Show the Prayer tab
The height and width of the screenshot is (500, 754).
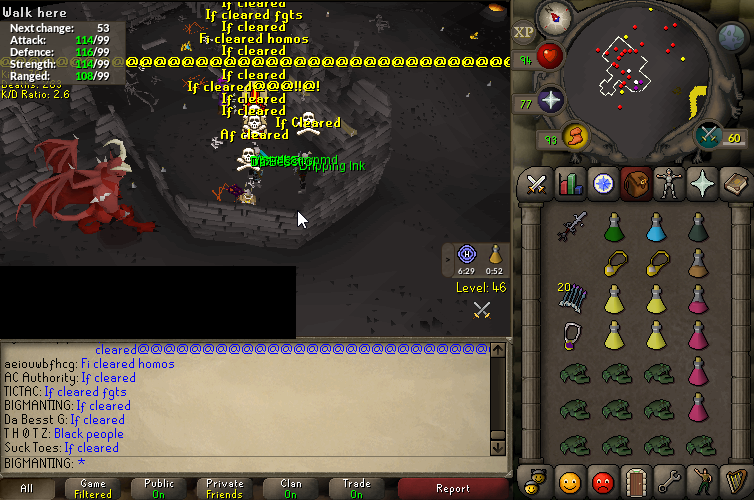tap(702, 184)
